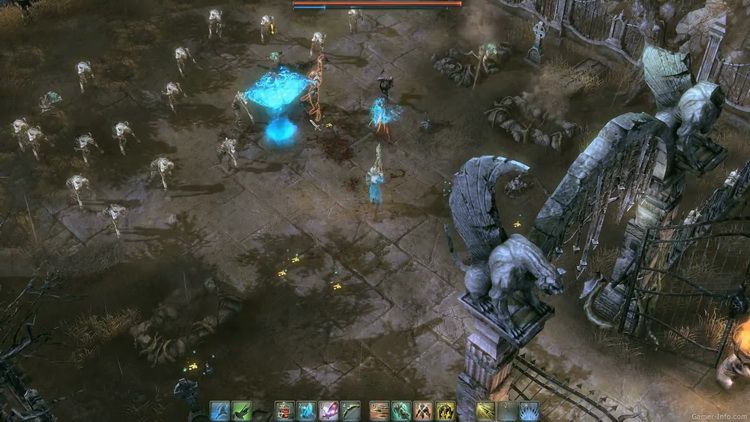
Task: Click the pink-purple gem hotbar slot
Action: tap(328, 411)
